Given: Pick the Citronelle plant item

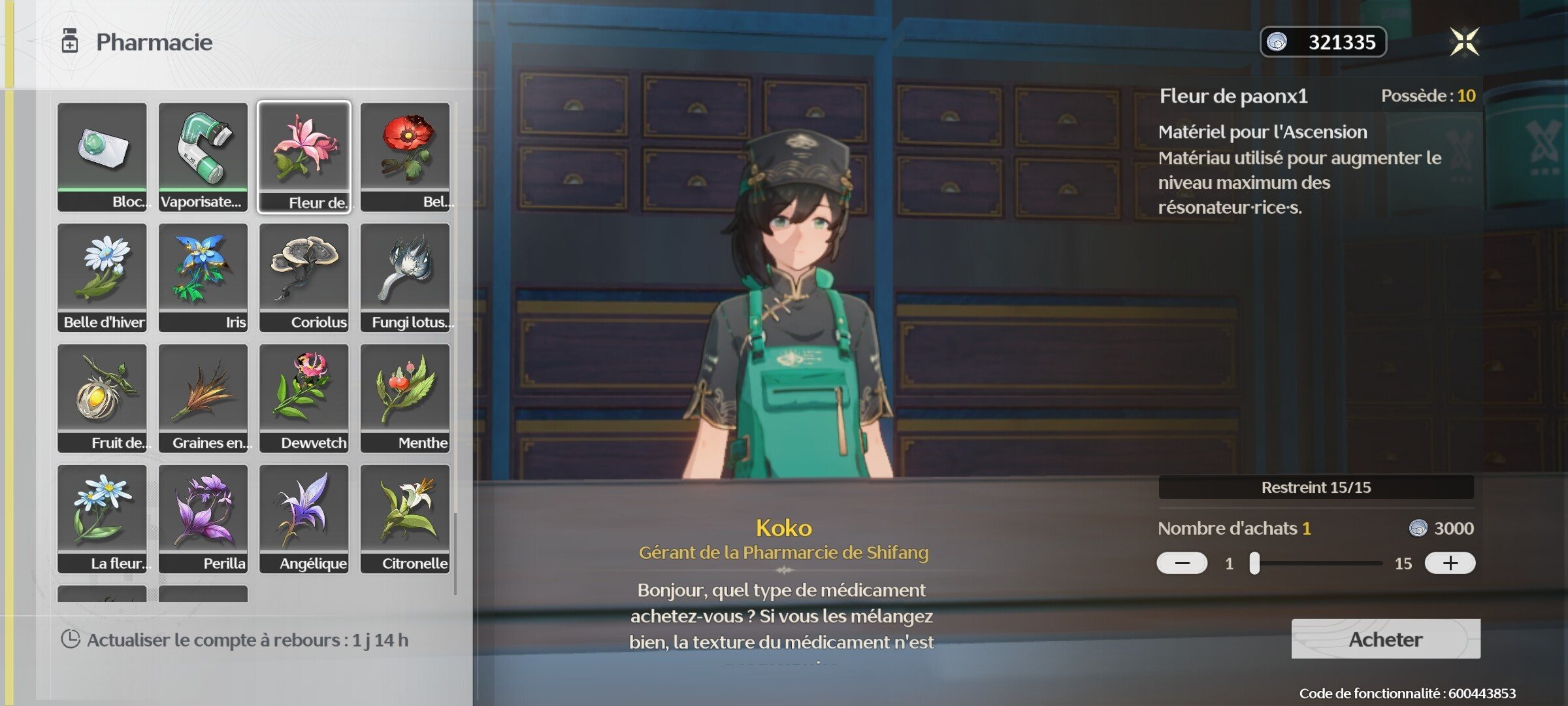Looking at the screenshot, I should pos(405,518).
